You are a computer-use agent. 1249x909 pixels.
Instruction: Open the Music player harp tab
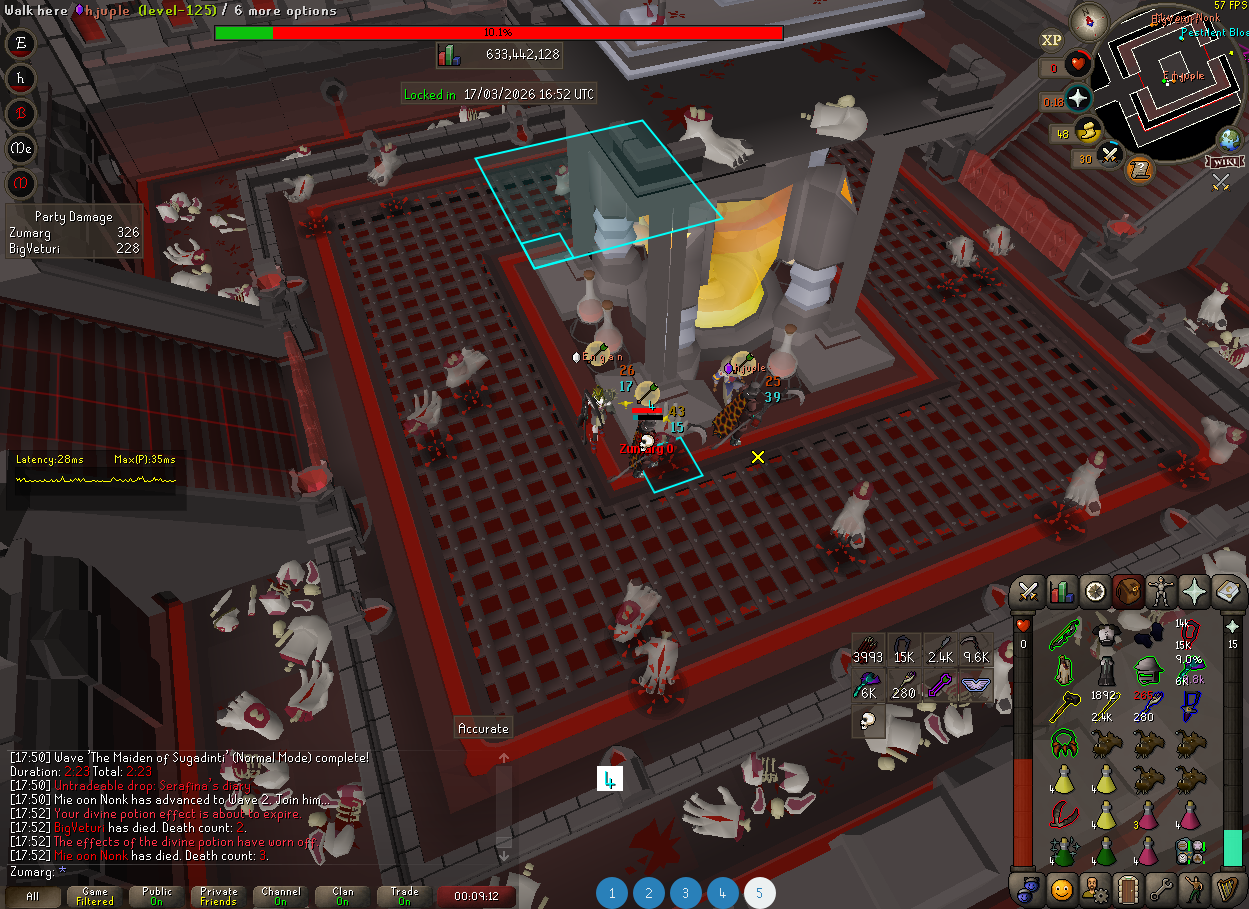point(1229,888)
